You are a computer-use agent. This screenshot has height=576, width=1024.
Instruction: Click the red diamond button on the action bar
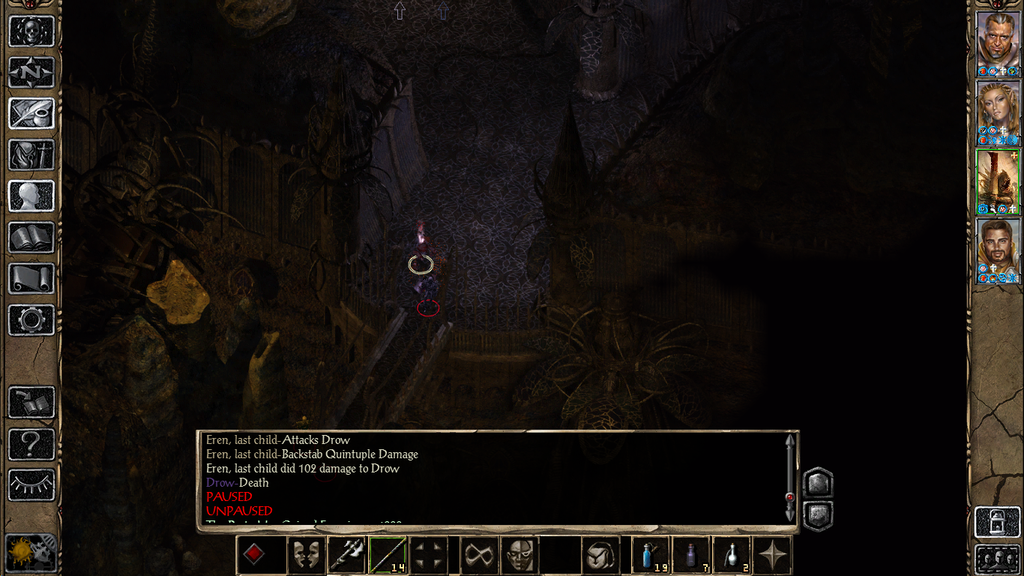click(255, 555)
